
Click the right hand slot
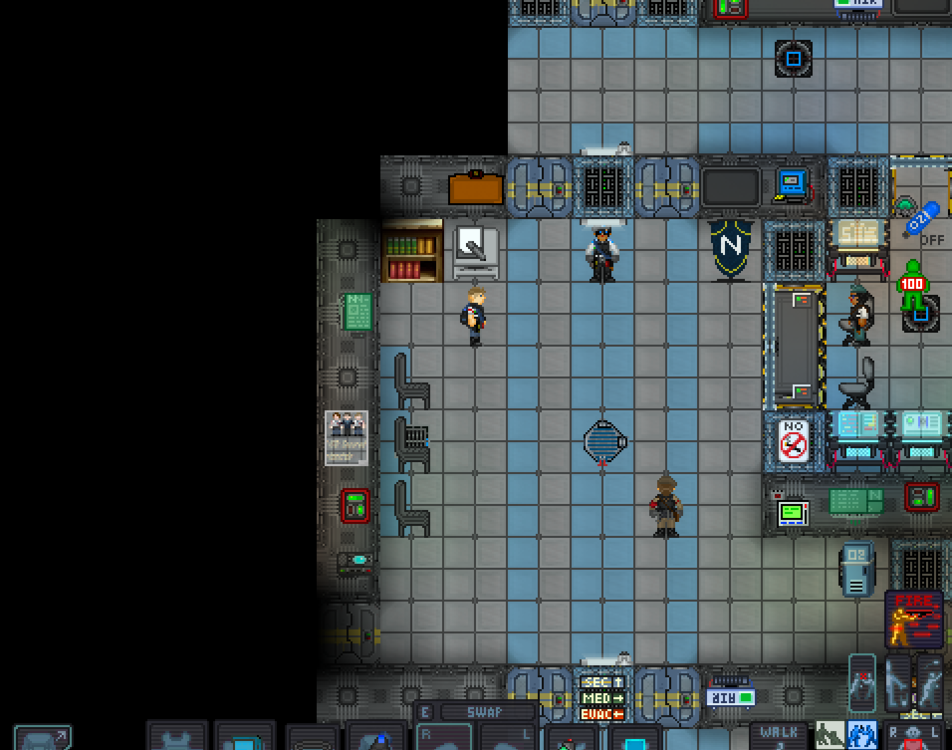click(443, 738)
